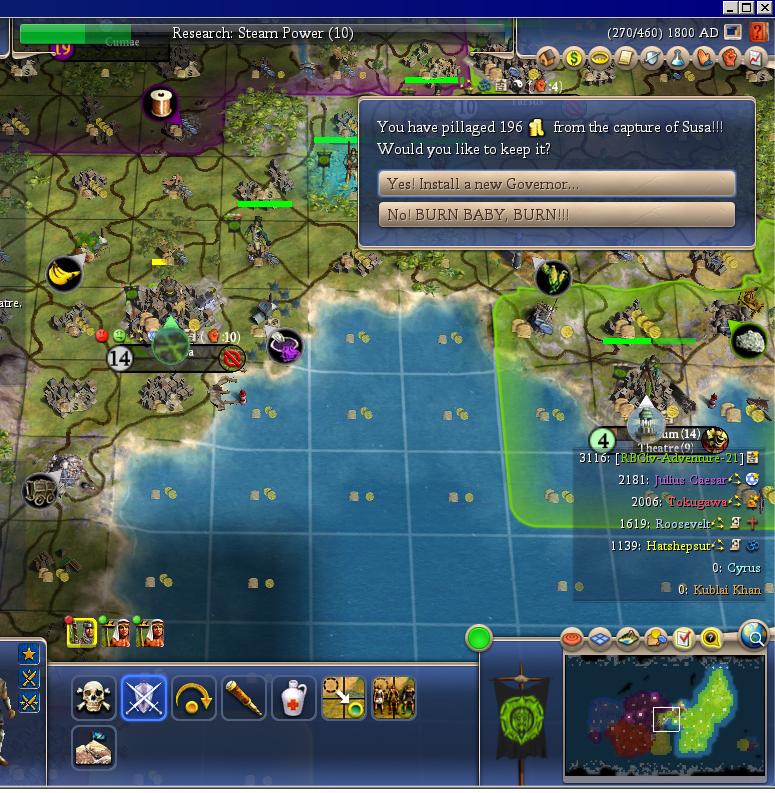Open the globe view magnifier button

pyautogui.click(x=755, y=634)
